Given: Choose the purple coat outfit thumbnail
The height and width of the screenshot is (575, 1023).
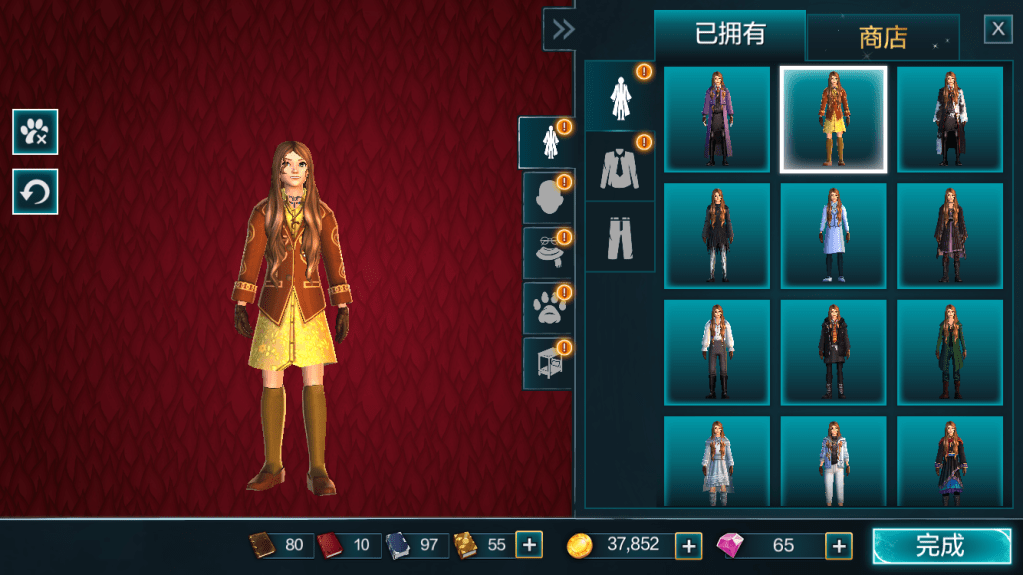Looking at the screenshot, I should pyautogui.click(x=717, y=119).
